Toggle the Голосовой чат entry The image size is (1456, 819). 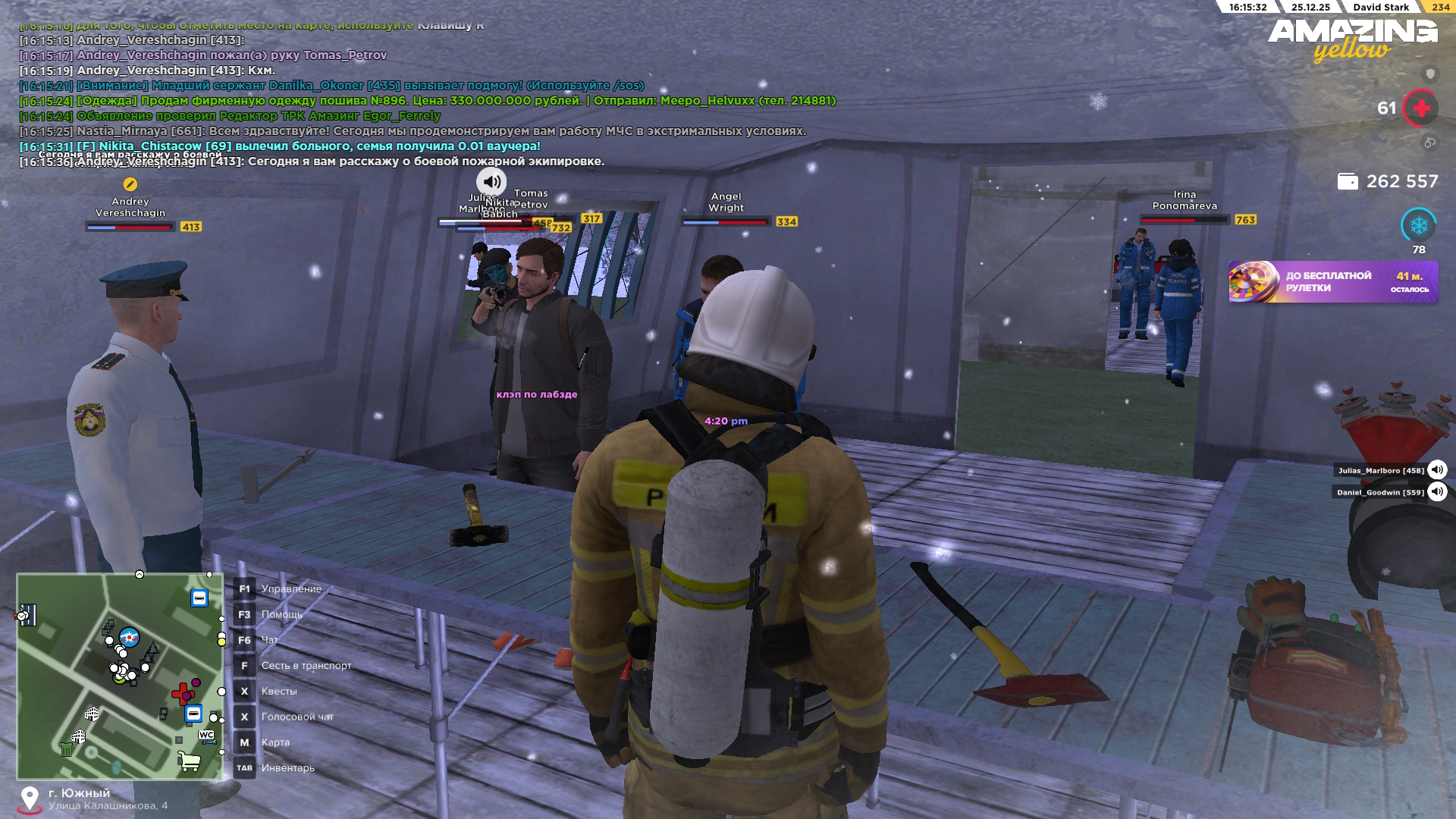297,717
